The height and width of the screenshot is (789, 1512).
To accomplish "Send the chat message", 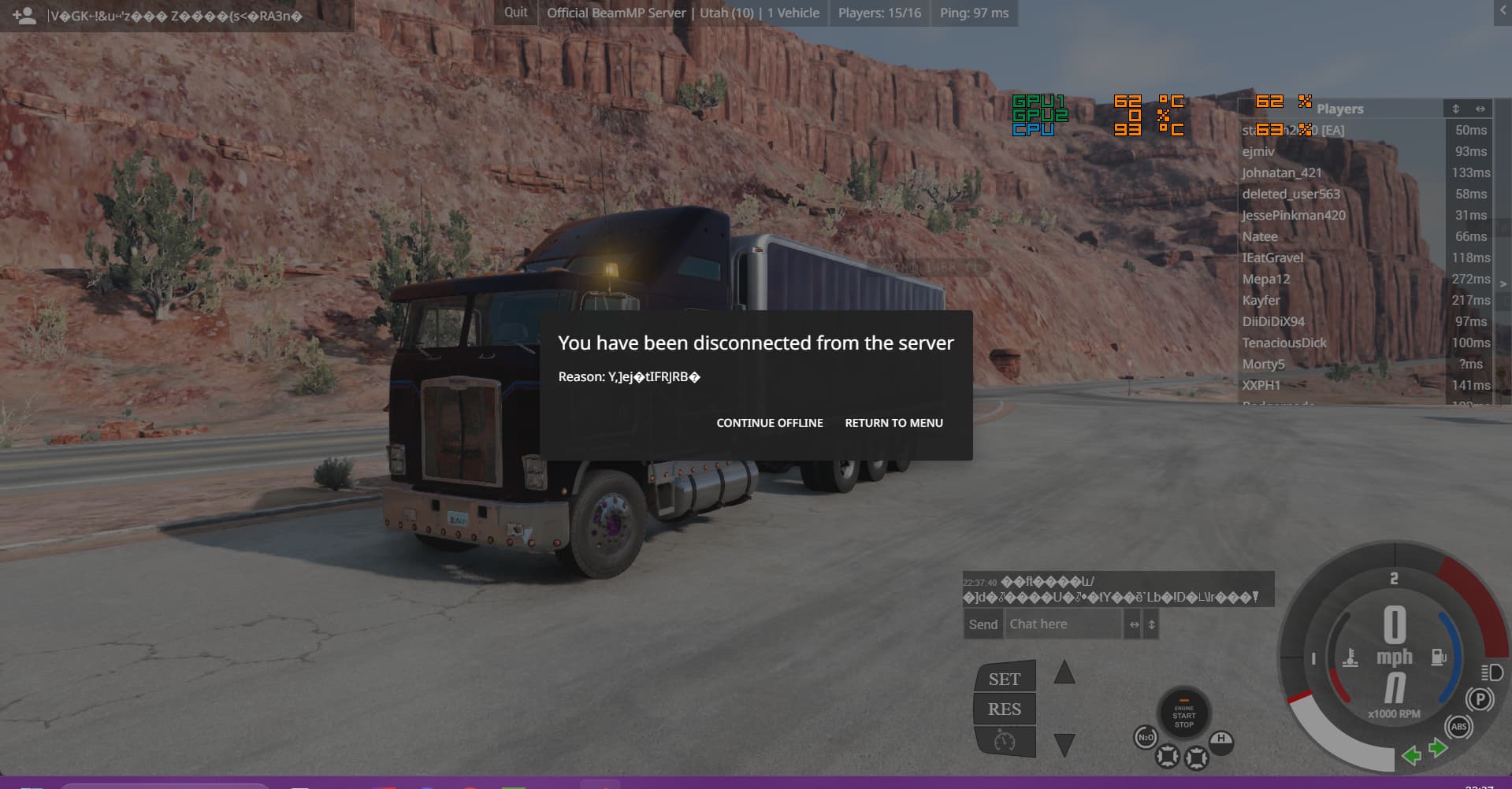I will point(983,624).
